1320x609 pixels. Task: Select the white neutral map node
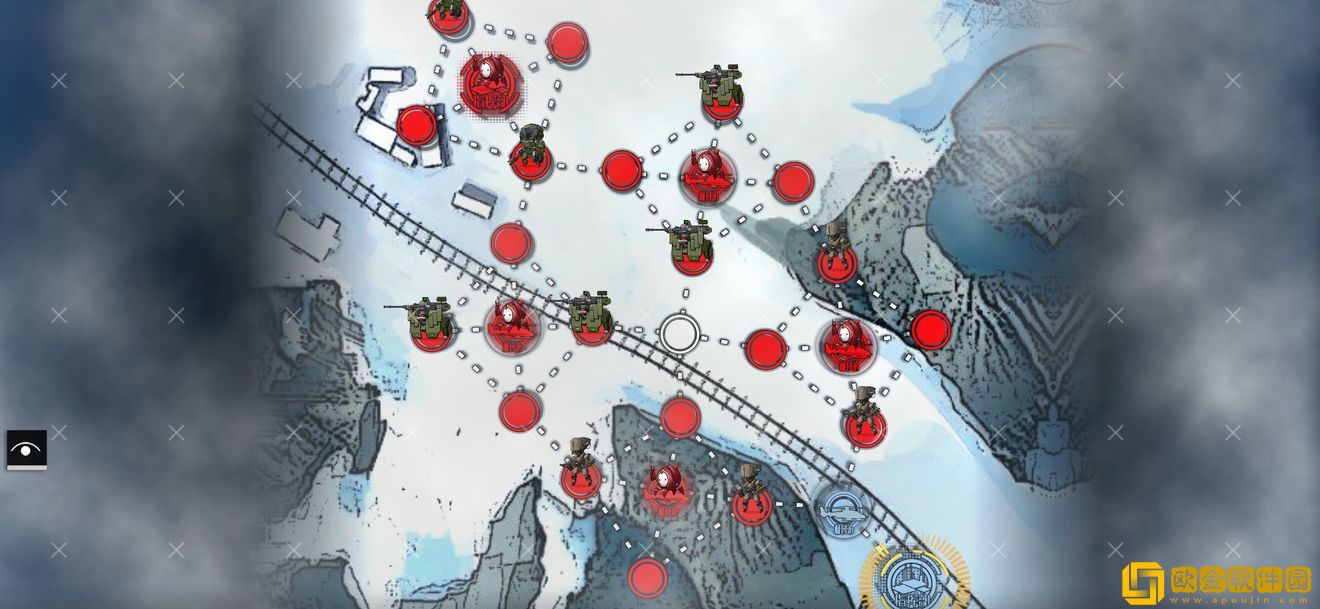tap(679, 334)
